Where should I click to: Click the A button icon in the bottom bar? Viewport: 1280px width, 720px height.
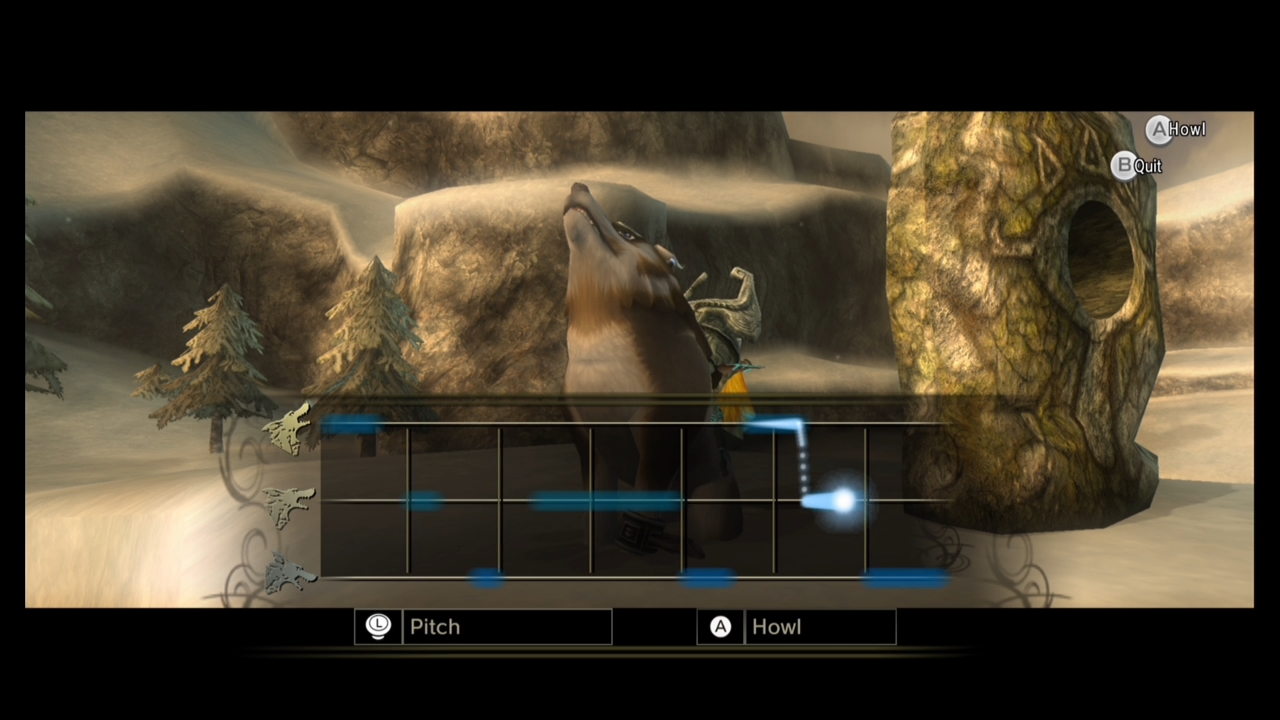[720, 626]
